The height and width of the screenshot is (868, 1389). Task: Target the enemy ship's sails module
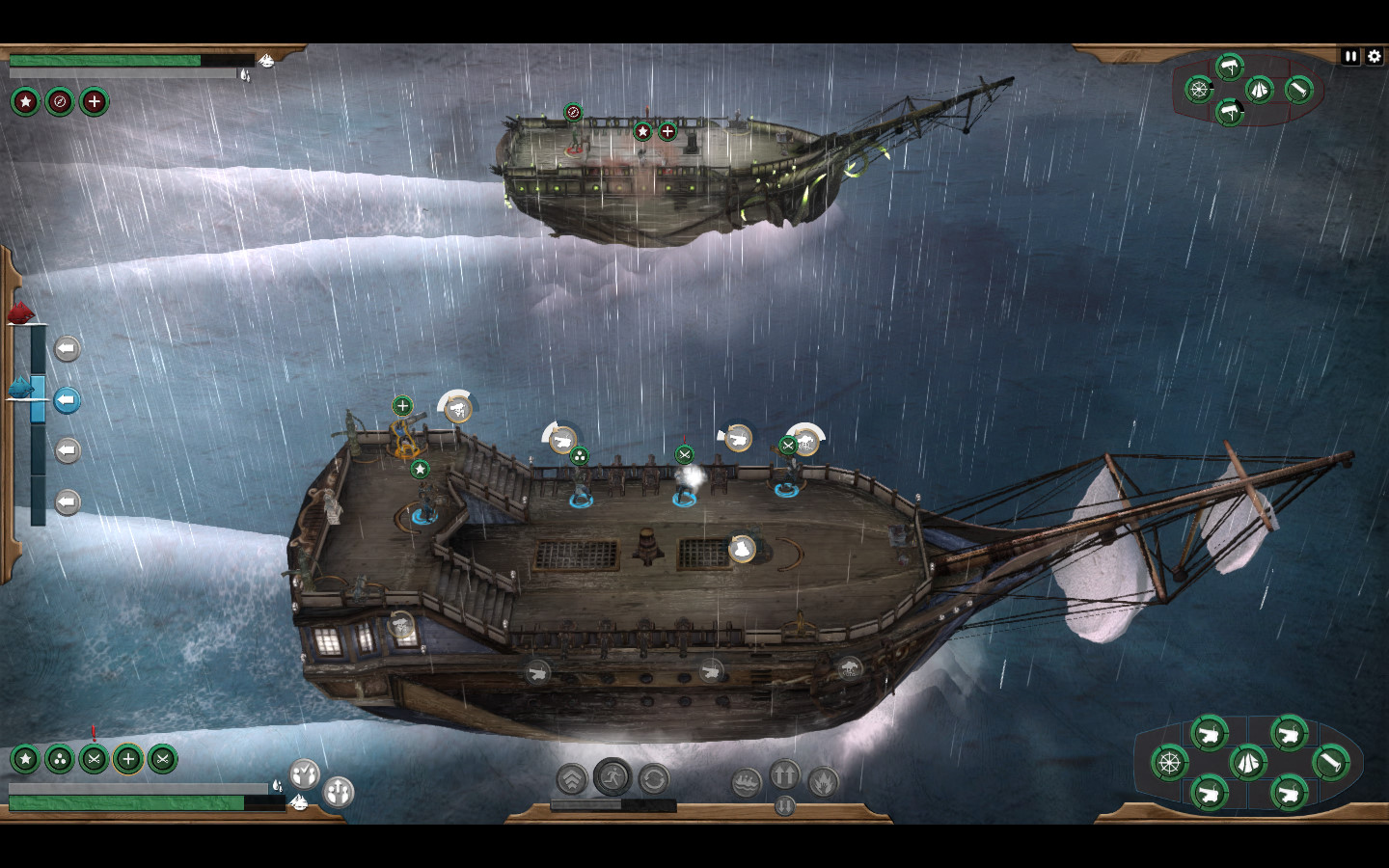tap(1259, 90)
